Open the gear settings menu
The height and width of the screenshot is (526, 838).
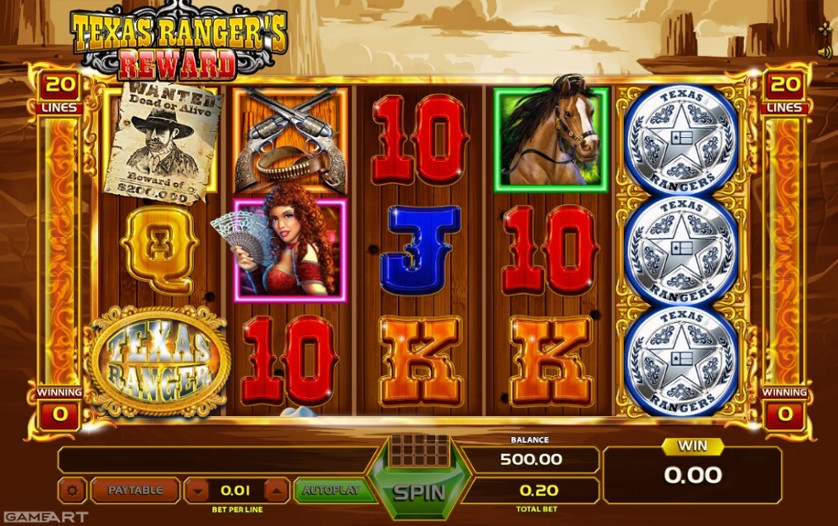pyautogui.click(x=72, y=491)
